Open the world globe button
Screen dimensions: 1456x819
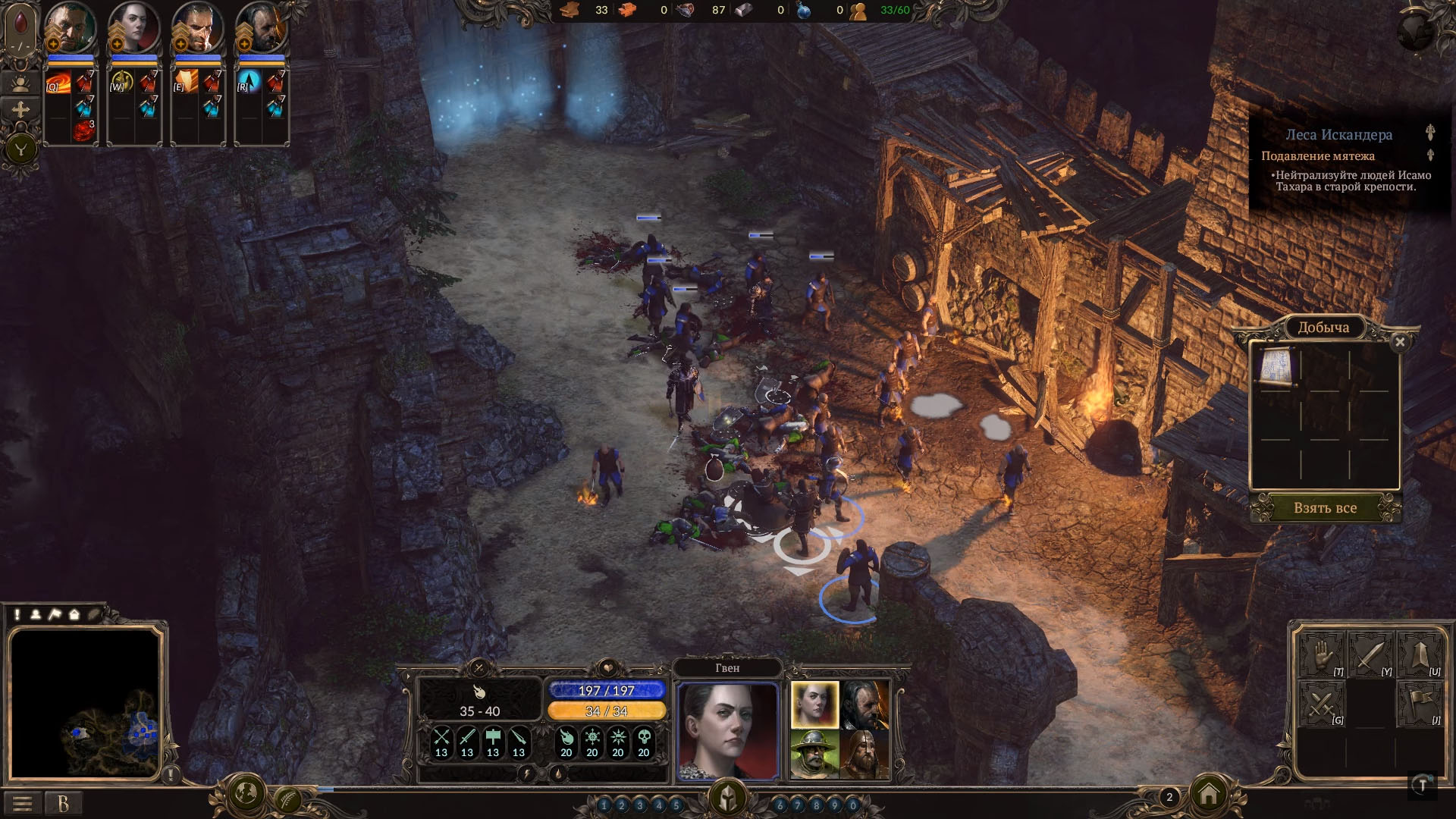[246, 793]
